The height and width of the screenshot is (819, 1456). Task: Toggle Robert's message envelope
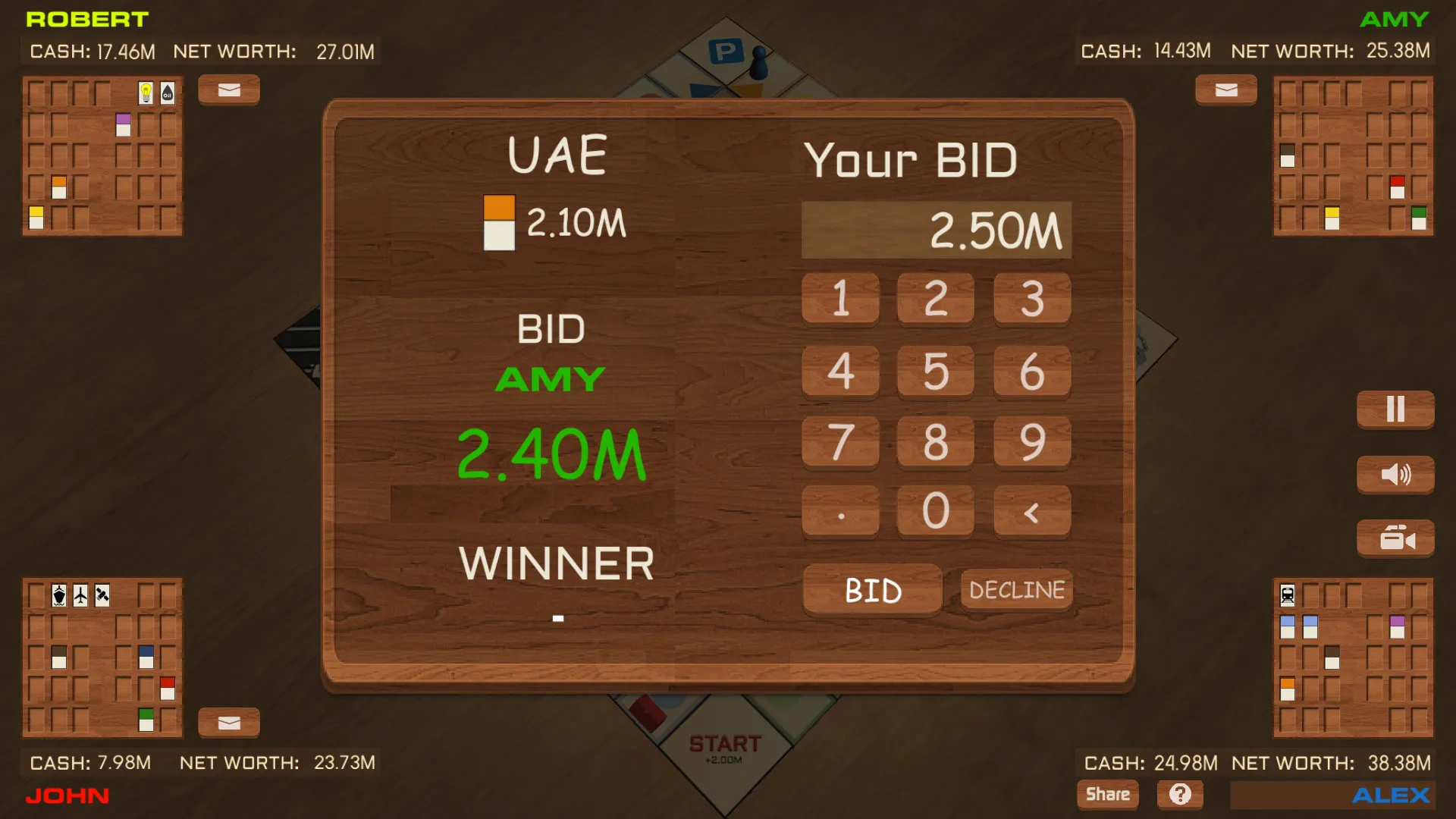coord(228,89)
